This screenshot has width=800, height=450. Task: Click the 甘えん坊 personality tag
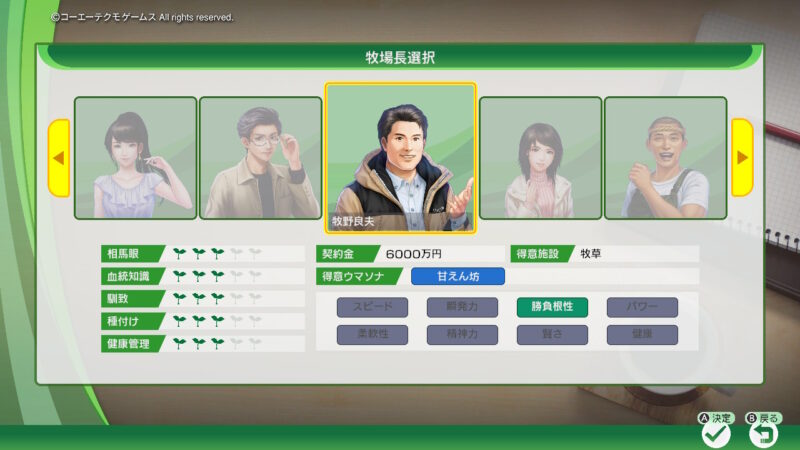point(458,276)
